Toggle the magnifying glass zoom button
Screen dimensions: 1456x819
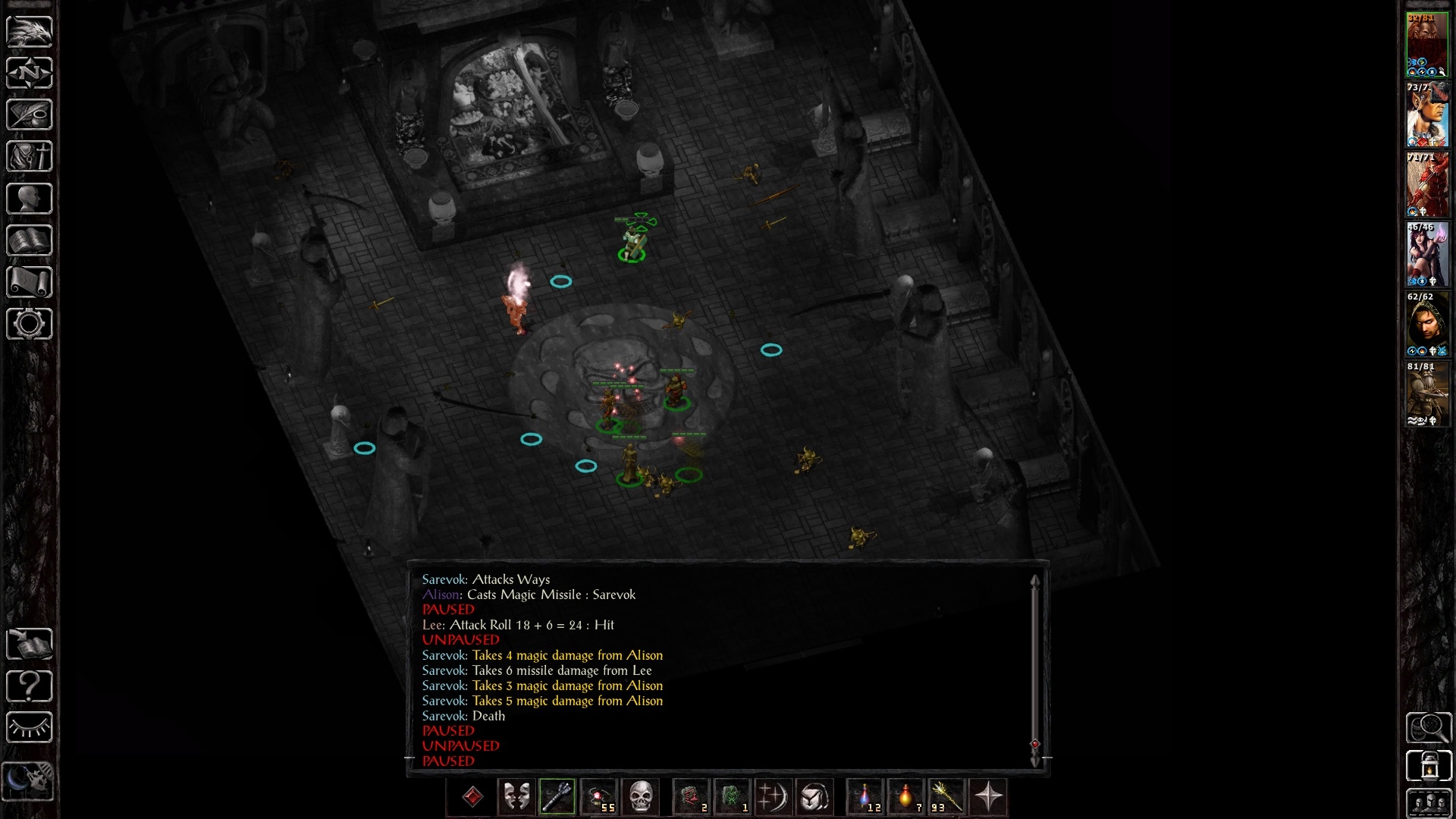1429,728
